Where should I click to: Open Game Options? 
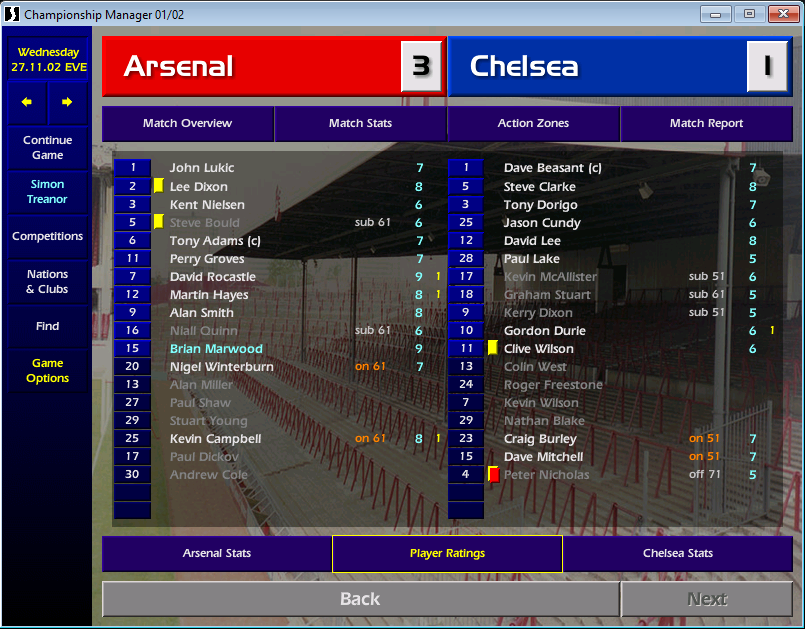47,371
